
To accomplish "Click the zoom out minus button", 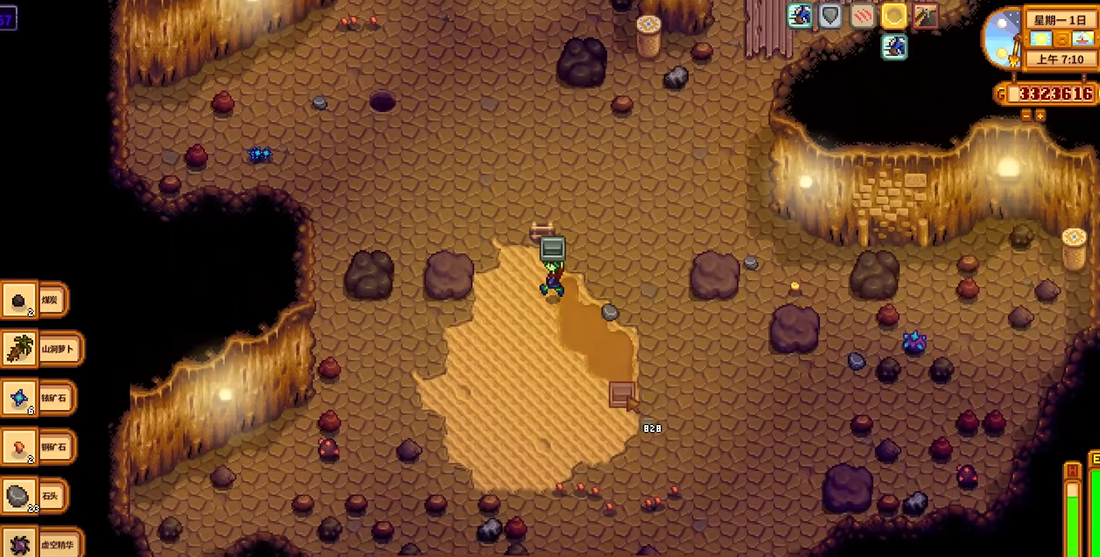I will coord(1026,115).
